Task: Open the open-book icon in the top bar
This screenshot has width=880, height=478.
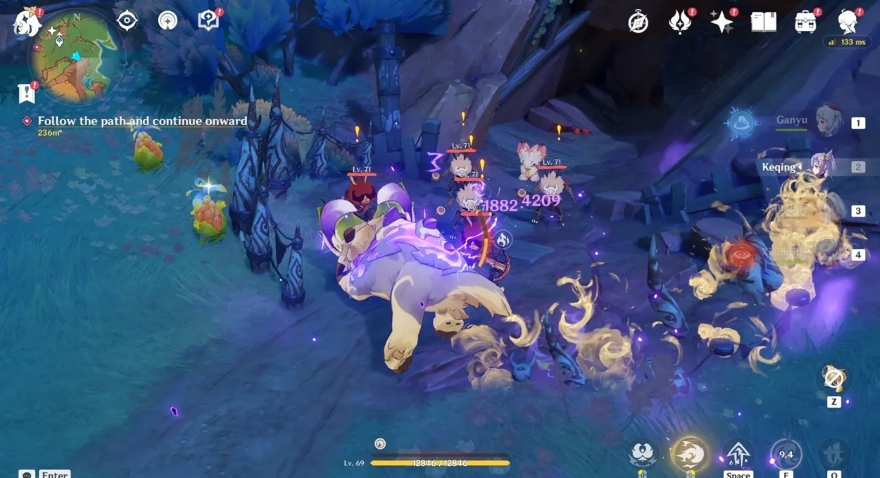Action: point(764,21)
